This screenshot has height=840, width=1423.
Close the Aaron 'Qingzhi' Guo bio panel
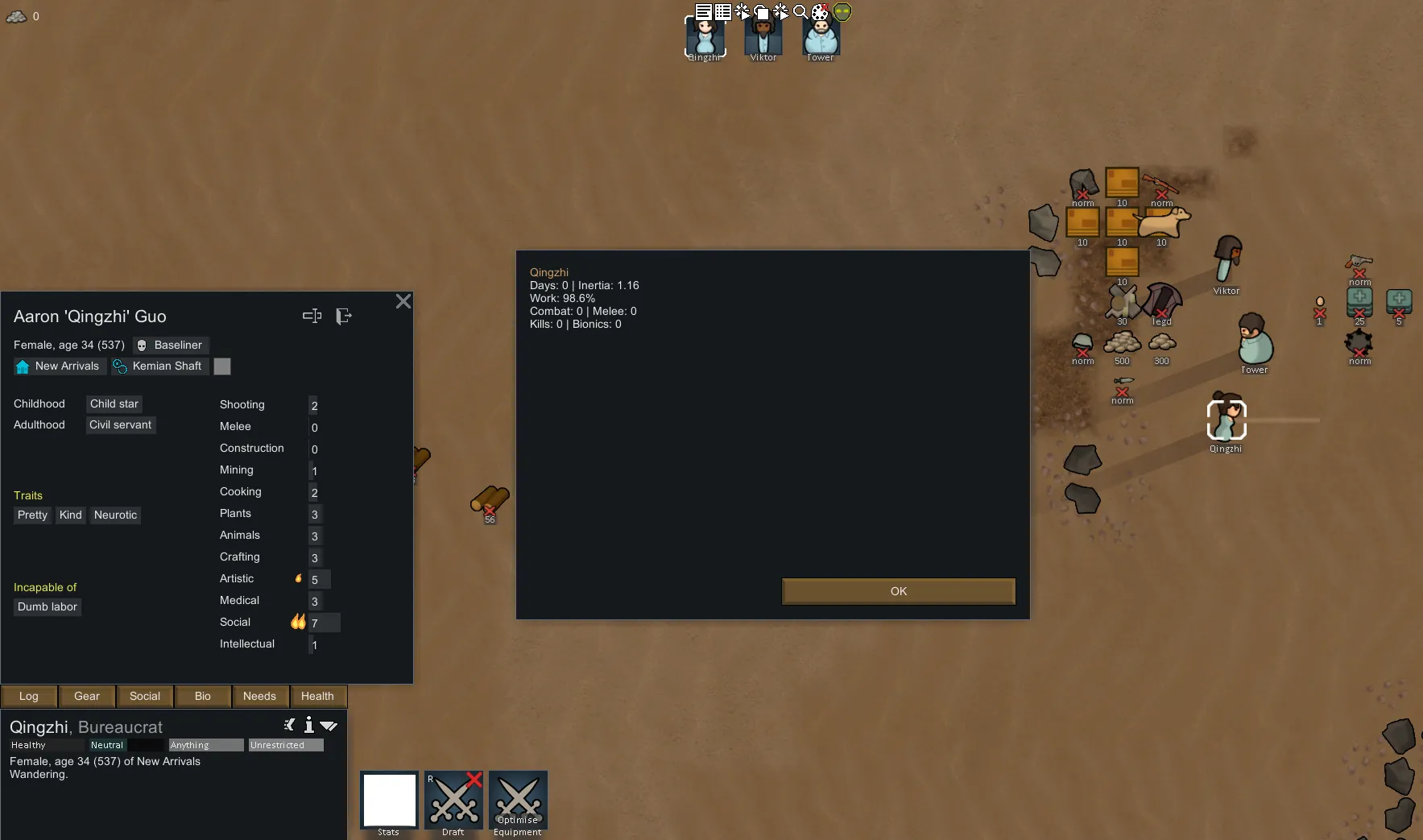tap(403, 301)
